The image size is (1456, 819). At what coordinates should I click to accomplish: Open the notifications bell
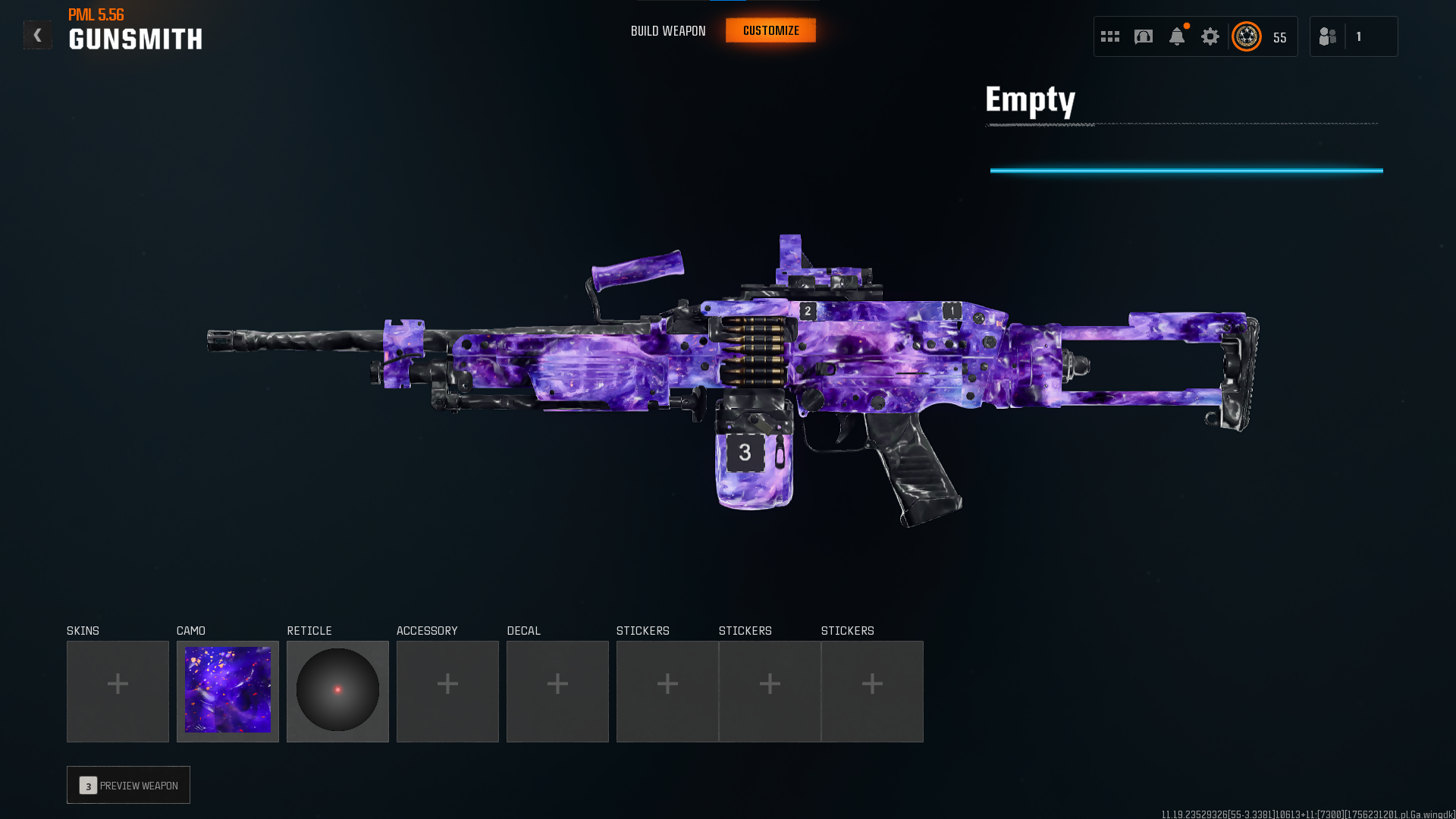click(1177, 36)
